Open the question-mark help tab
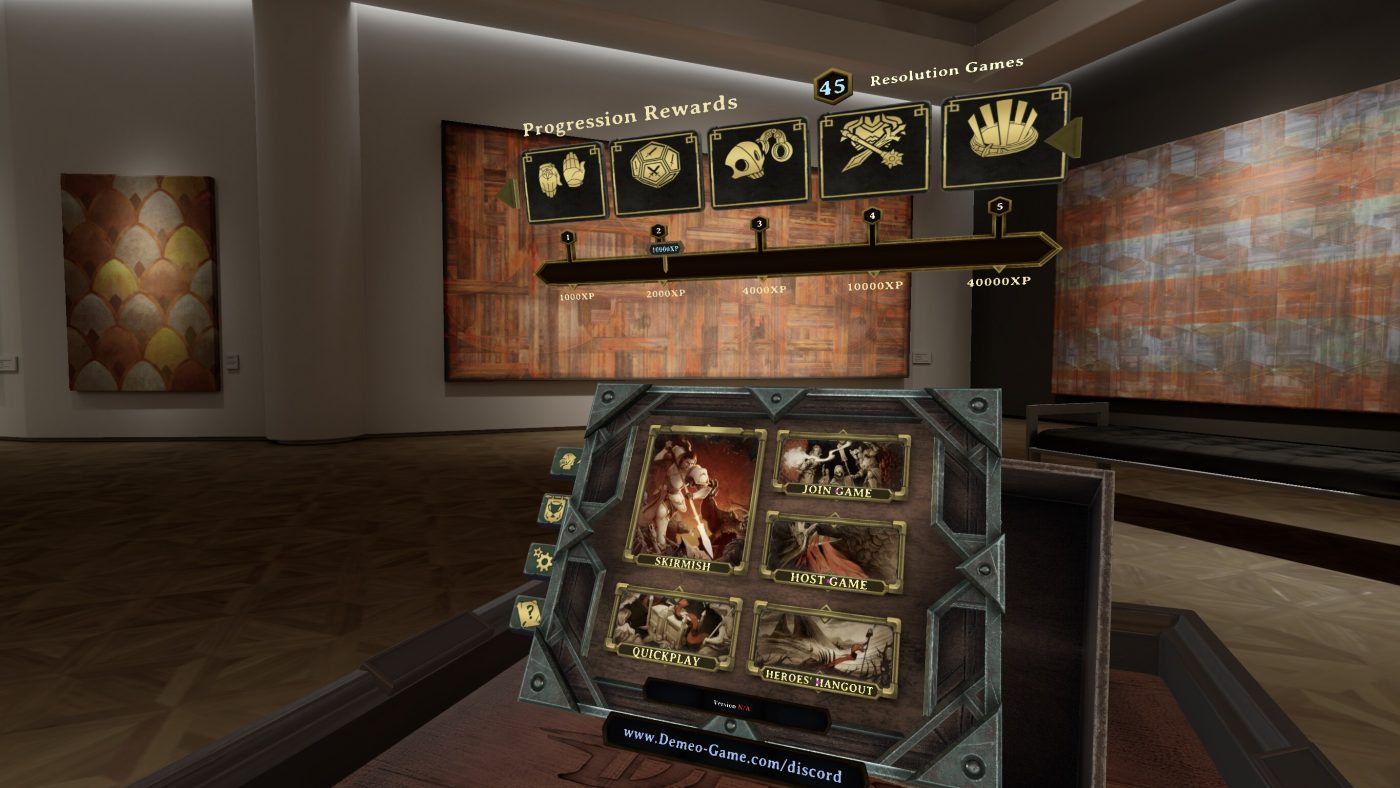 530,612
